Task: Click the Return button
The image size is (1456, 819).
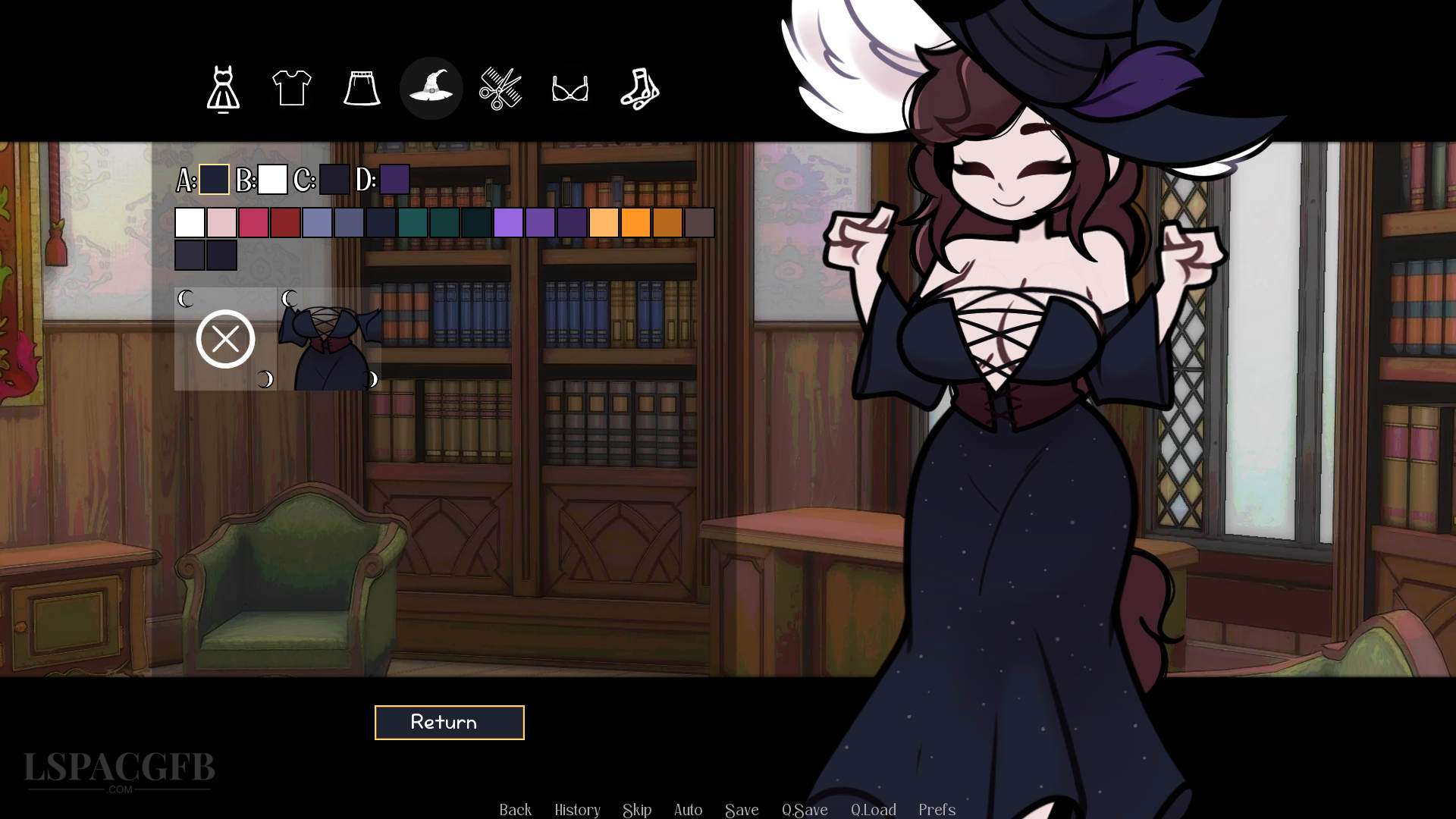Action: pos(448,722)
